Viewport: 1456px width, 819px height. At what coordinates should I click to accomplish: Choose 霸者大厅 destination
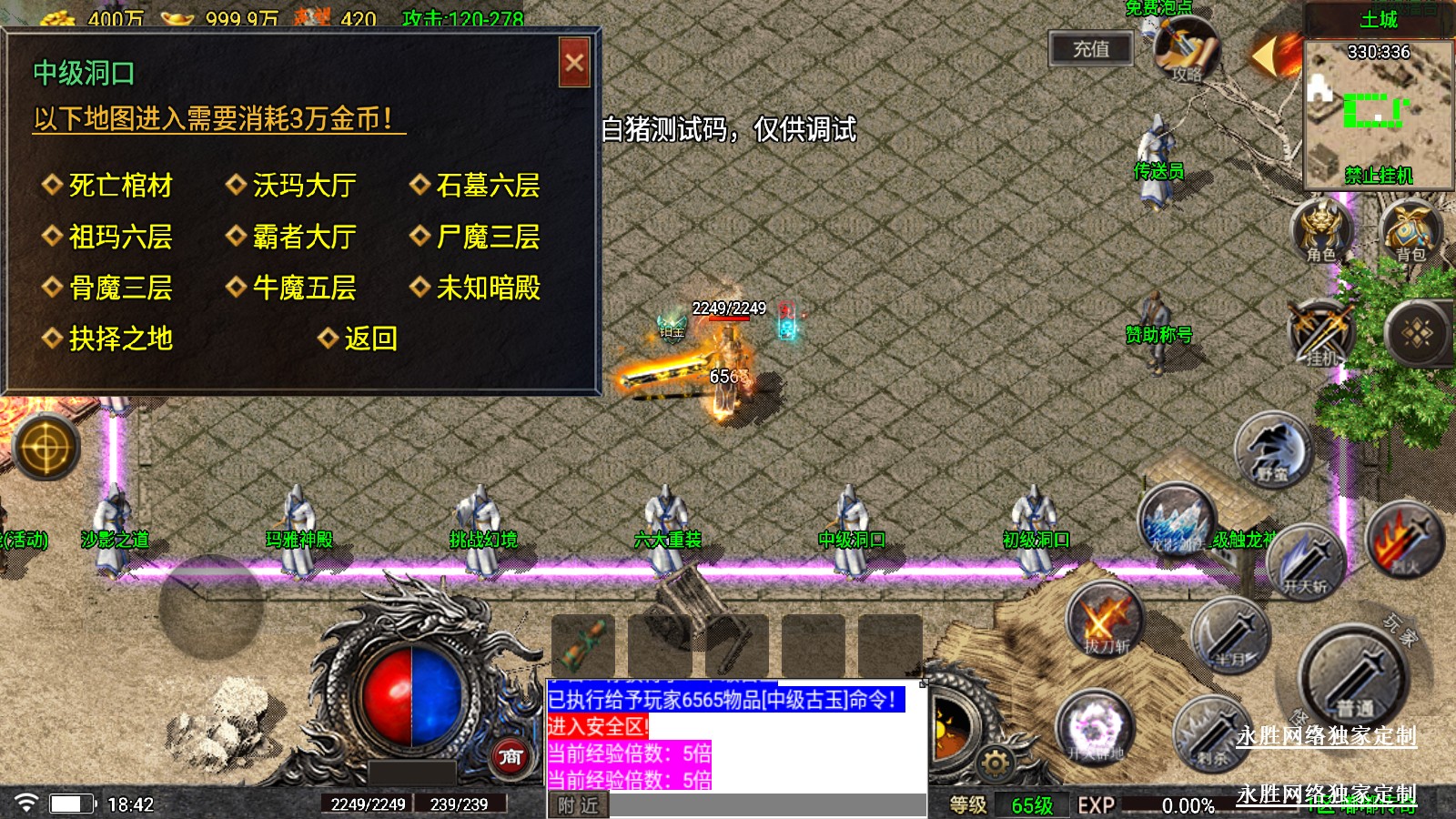tap(304, 238)
